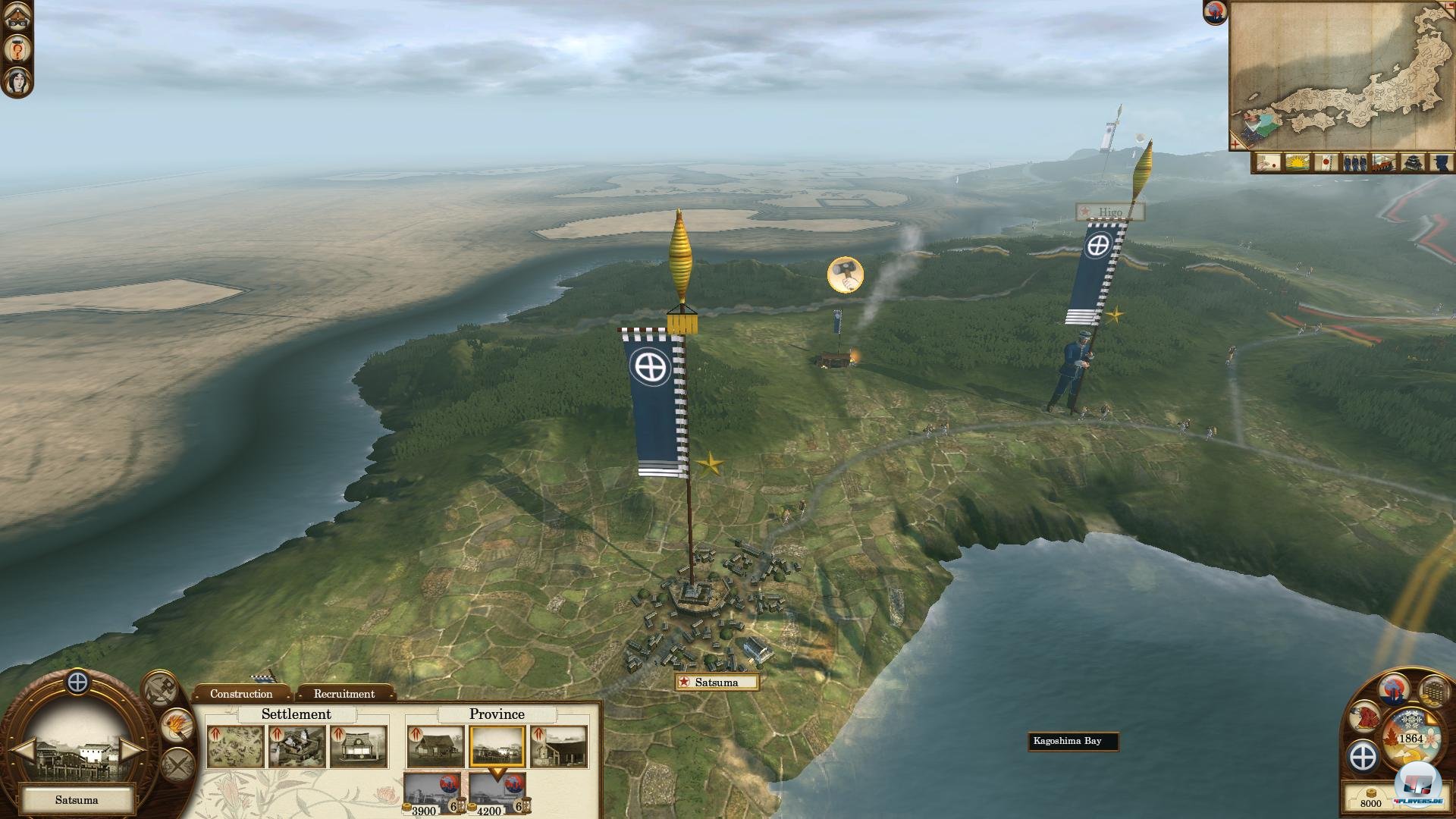
Task: Click the flaming torch button beside the portrait
Action: tap(177, 726)
